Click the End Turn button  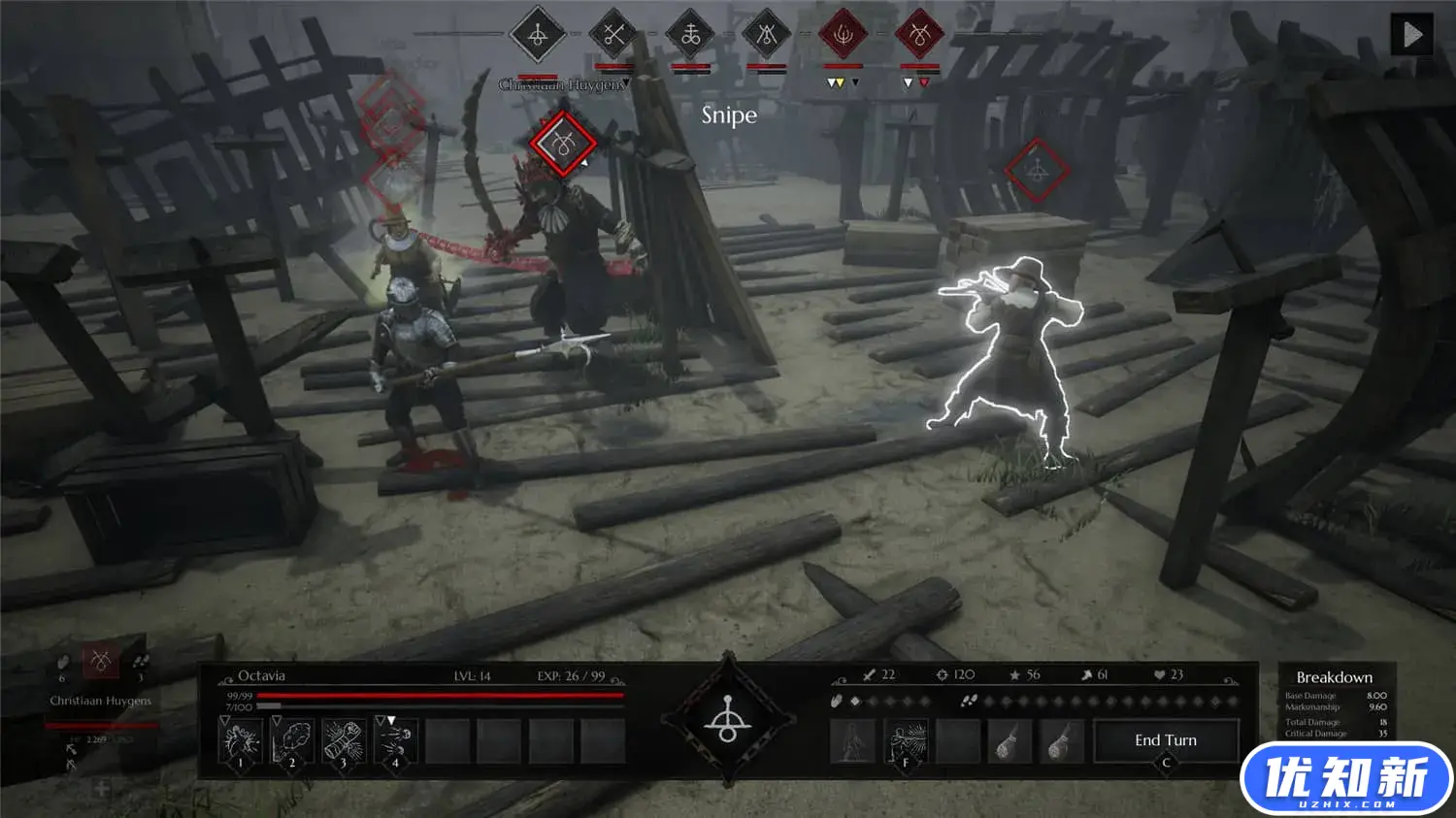tap(1166, 741)
